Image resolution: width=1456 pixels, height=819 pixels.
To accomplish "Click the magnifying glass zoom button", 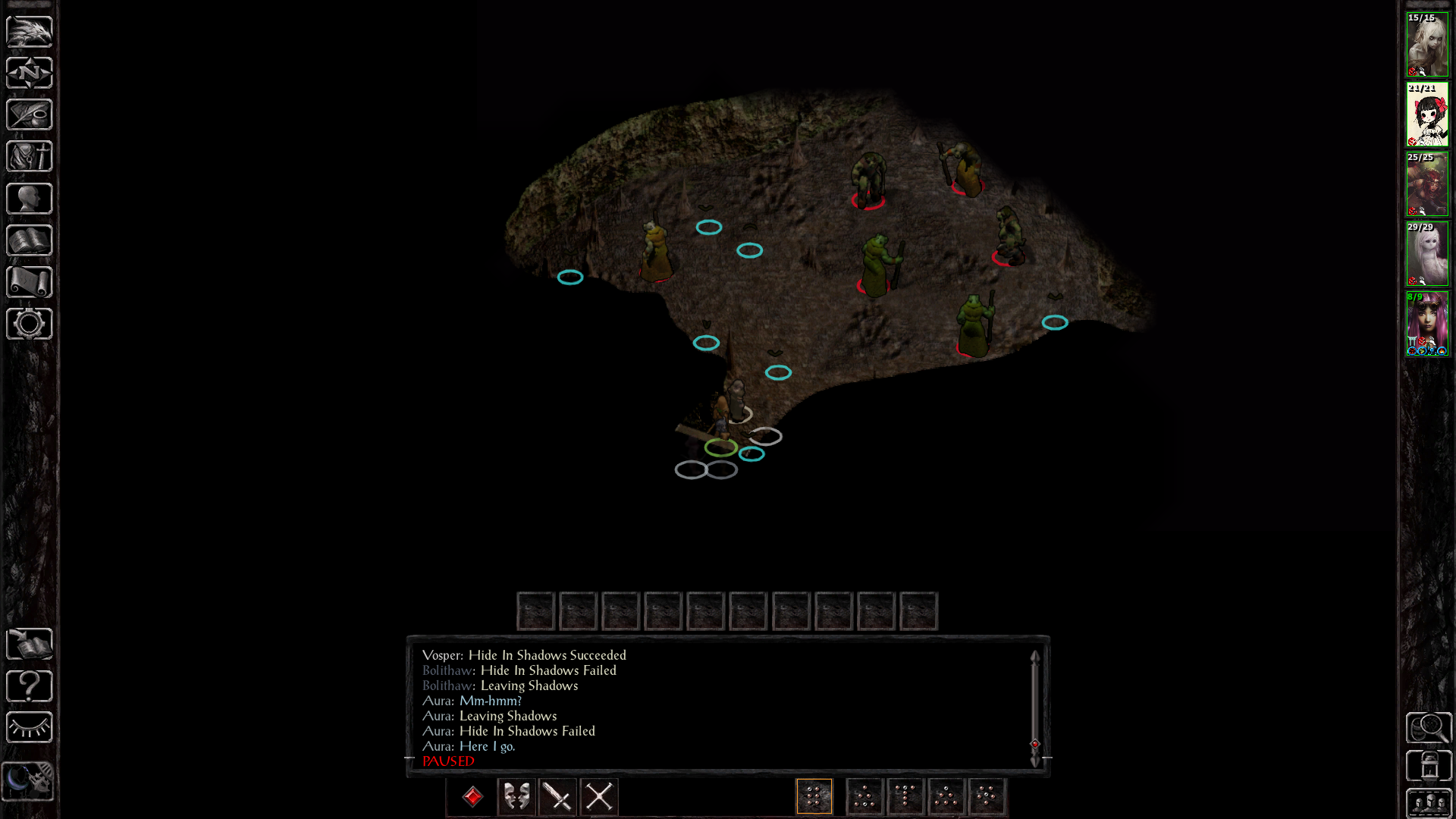I will click(1429, 728).
